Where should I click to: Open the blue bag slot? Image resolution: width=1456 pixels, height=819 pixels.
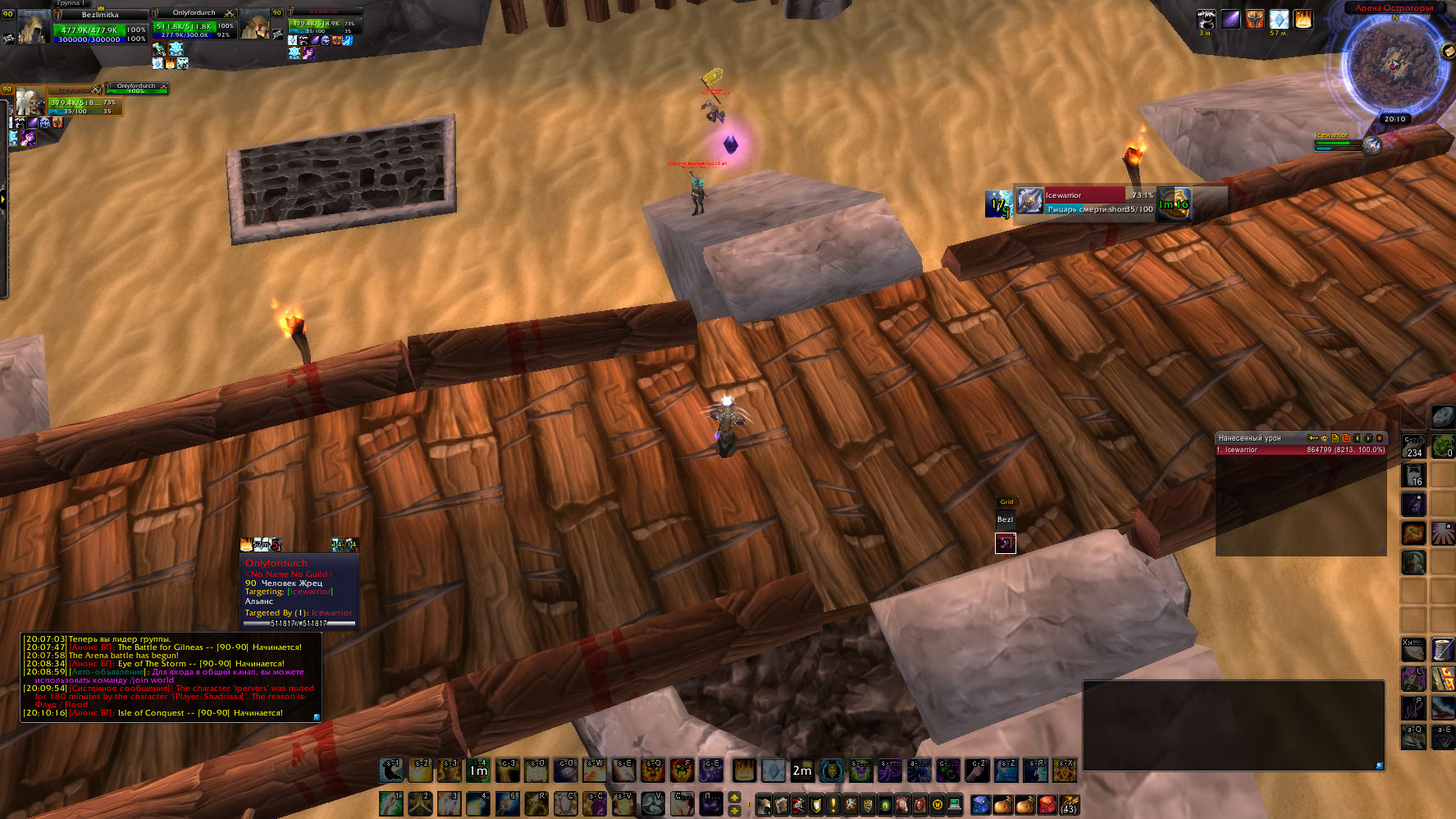[x=981, y=804]
